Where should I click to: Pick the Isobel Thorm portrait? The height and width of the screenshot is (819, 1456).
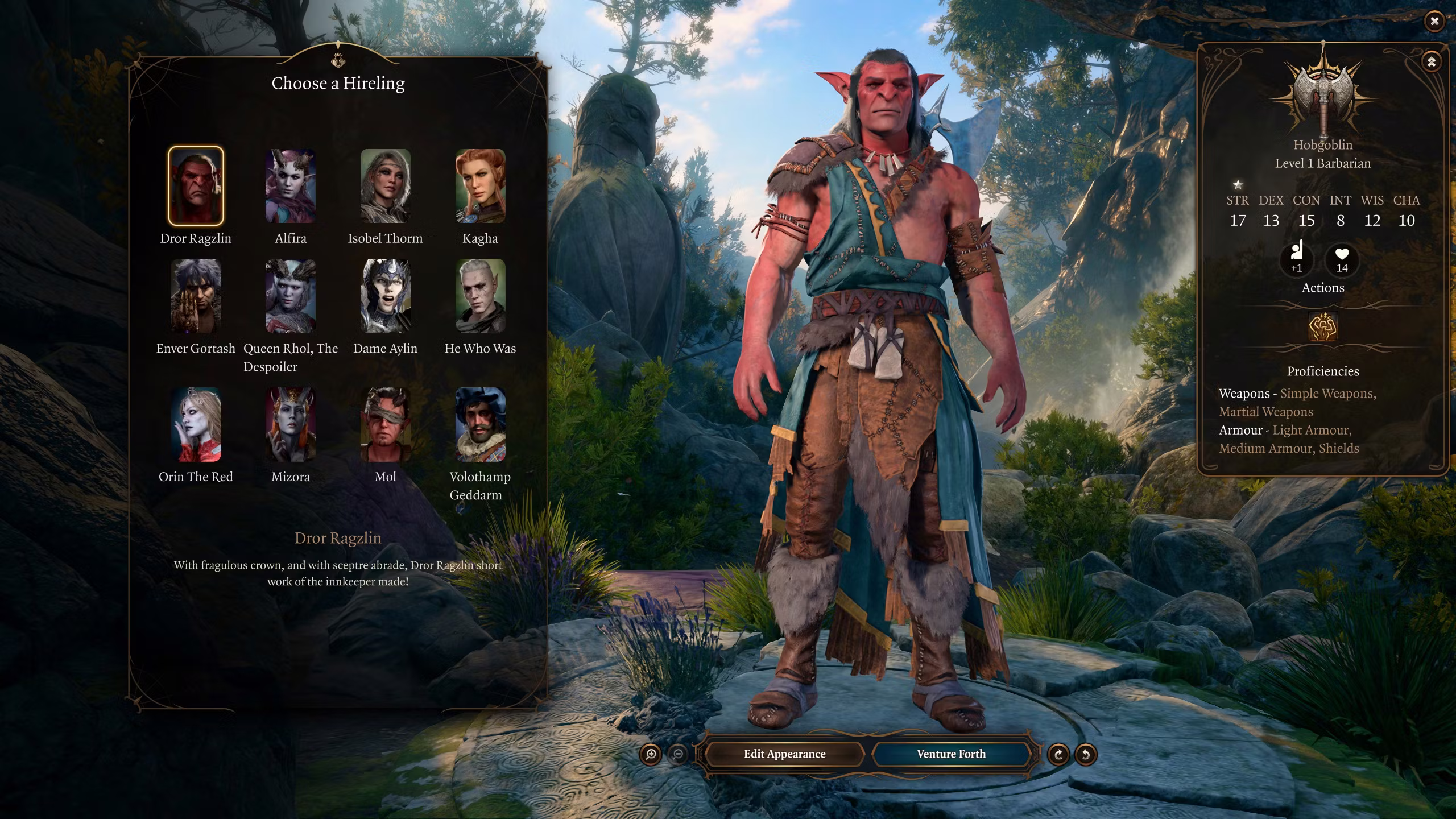[385, 186]
